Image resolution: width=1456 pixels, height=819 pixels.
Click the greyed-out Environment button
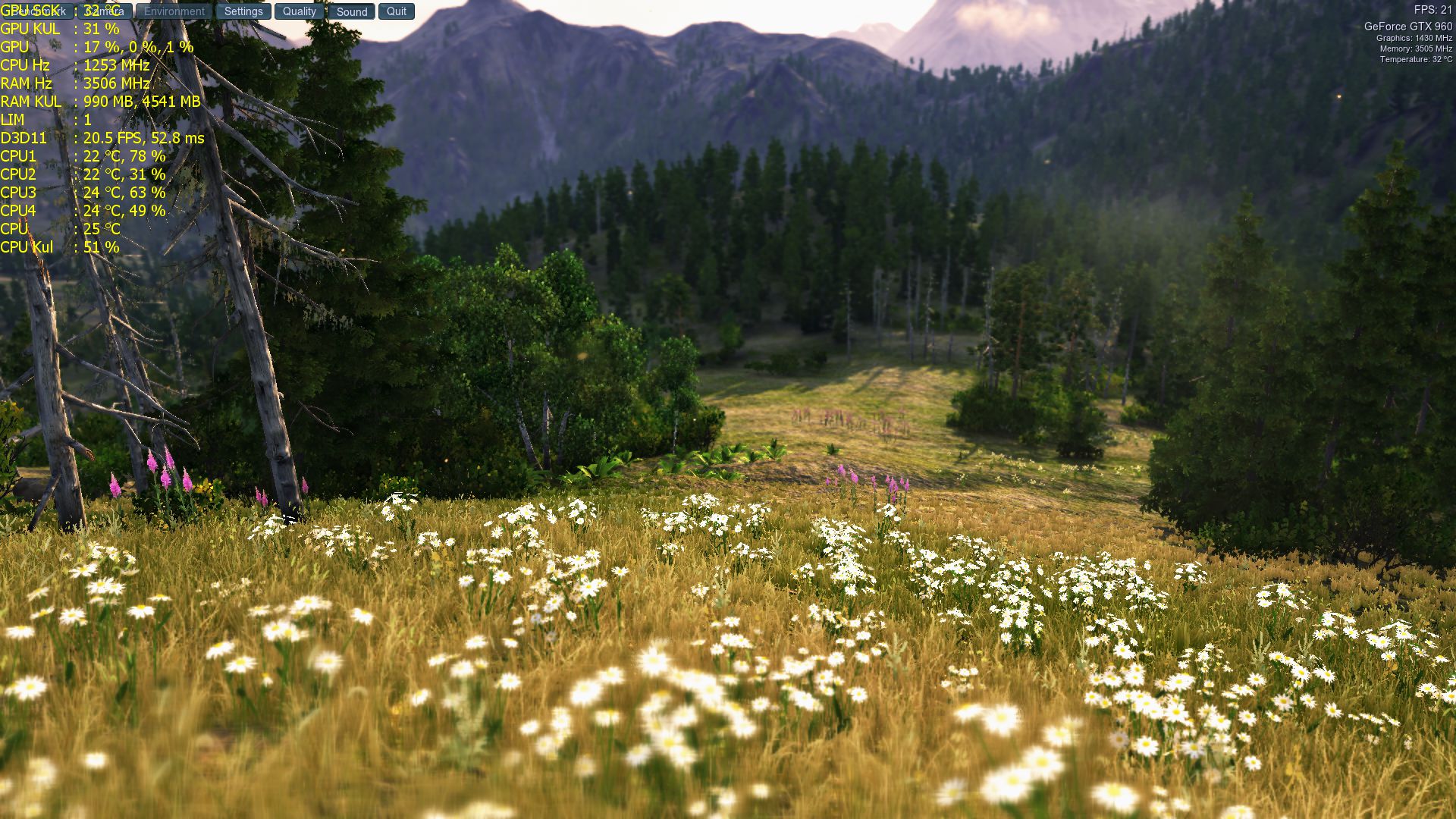(x=174, y=11)
